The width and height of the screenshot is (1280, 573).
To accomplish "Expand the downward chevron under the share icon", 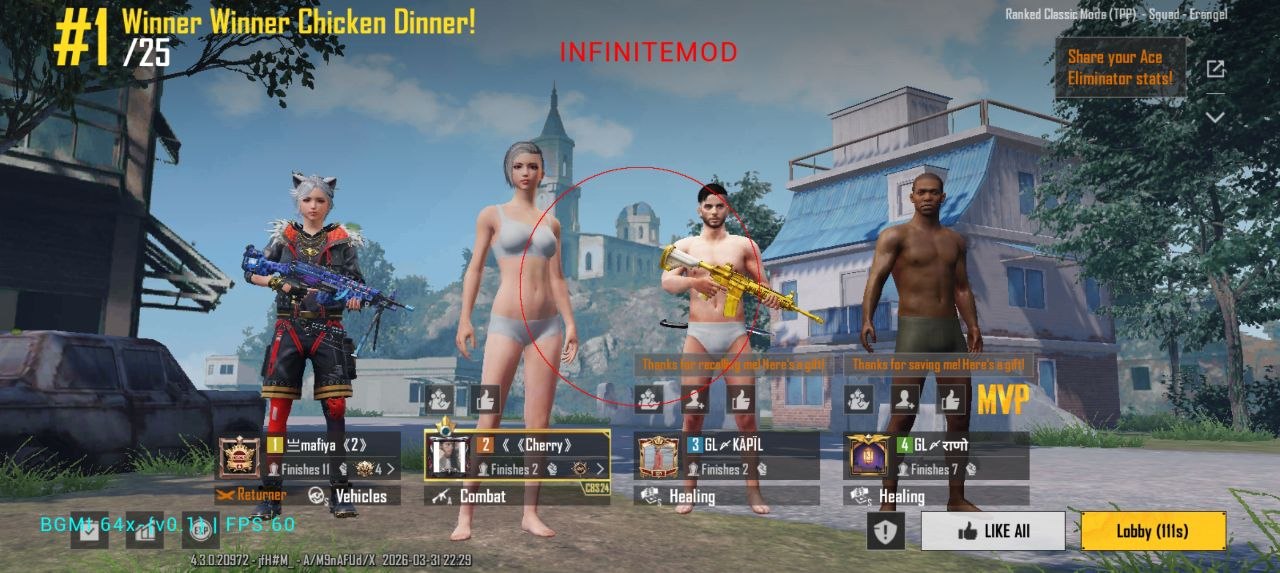I will [x=1215, y=117].
